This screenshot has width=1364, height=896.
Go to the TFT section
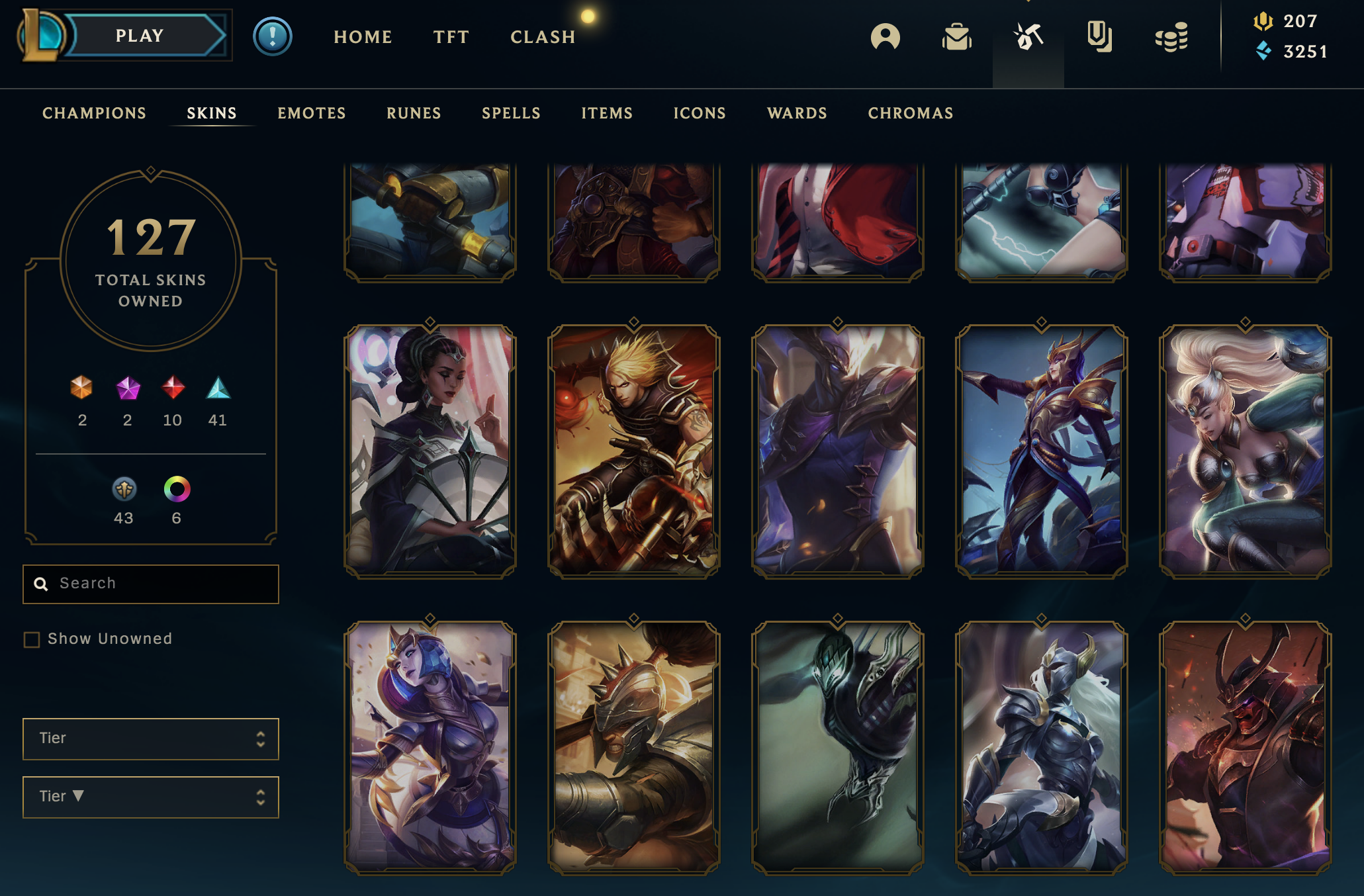(451, 37)
